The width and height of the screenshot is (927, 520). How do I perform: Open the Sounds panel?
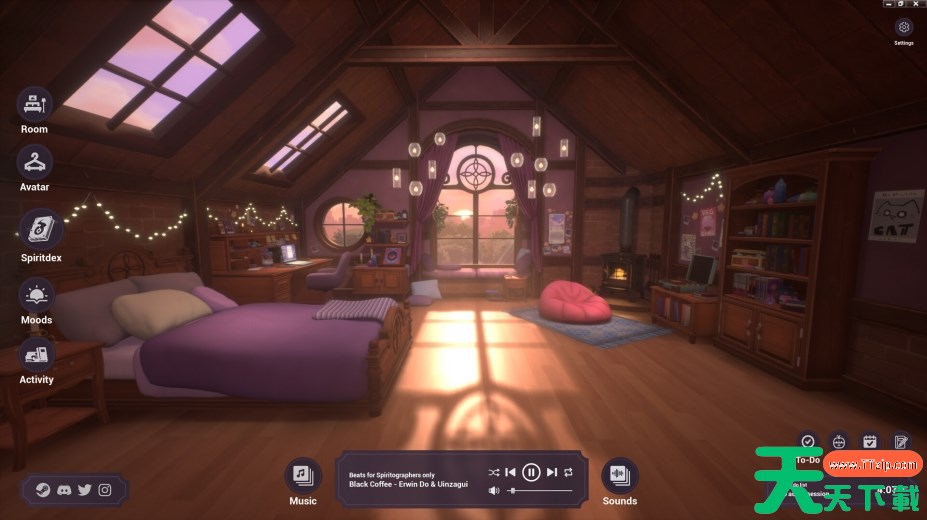click(619, 475)
